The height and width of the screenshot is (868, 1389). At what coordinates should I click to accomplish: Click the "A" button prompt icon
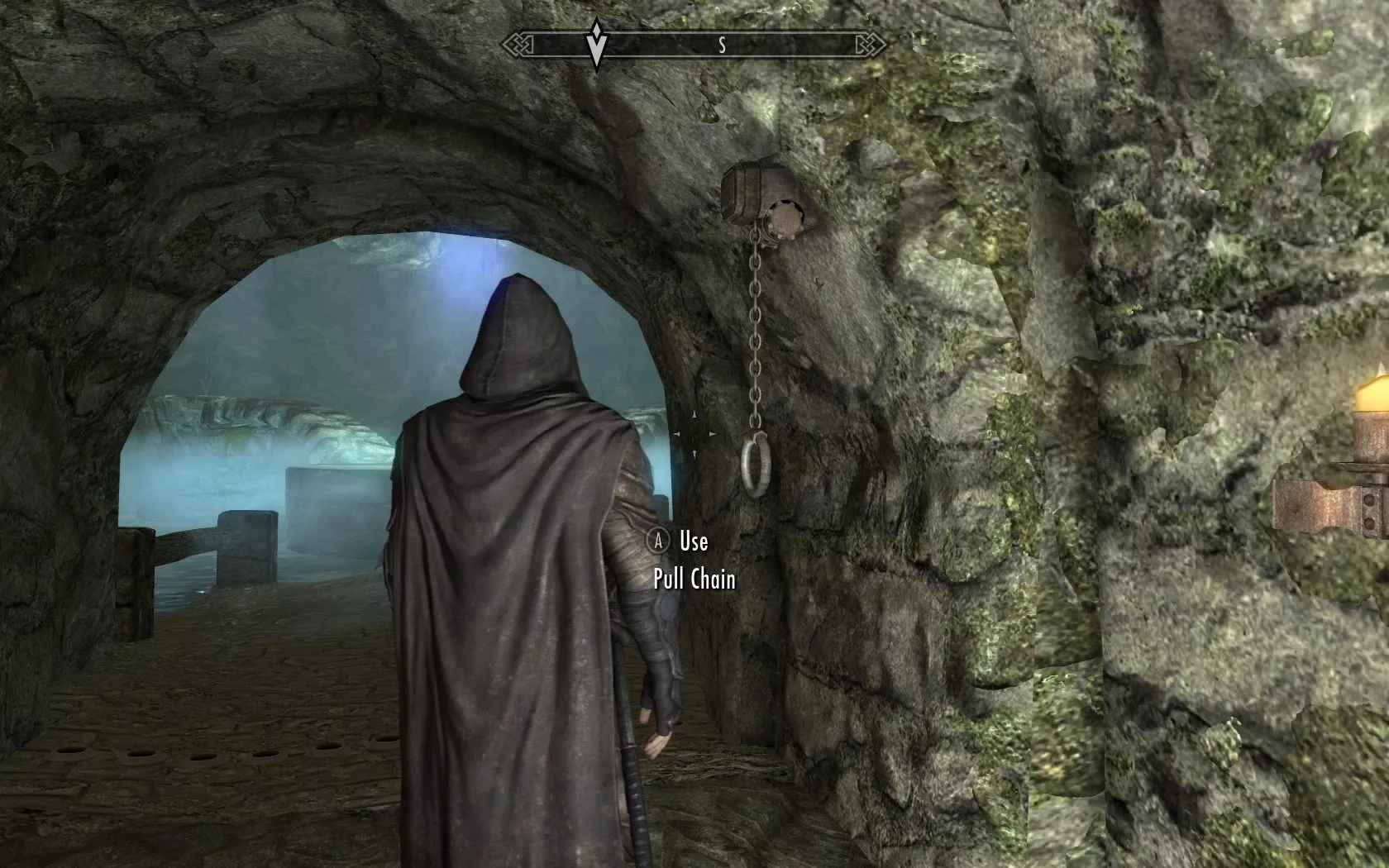(x=657, y=543)
